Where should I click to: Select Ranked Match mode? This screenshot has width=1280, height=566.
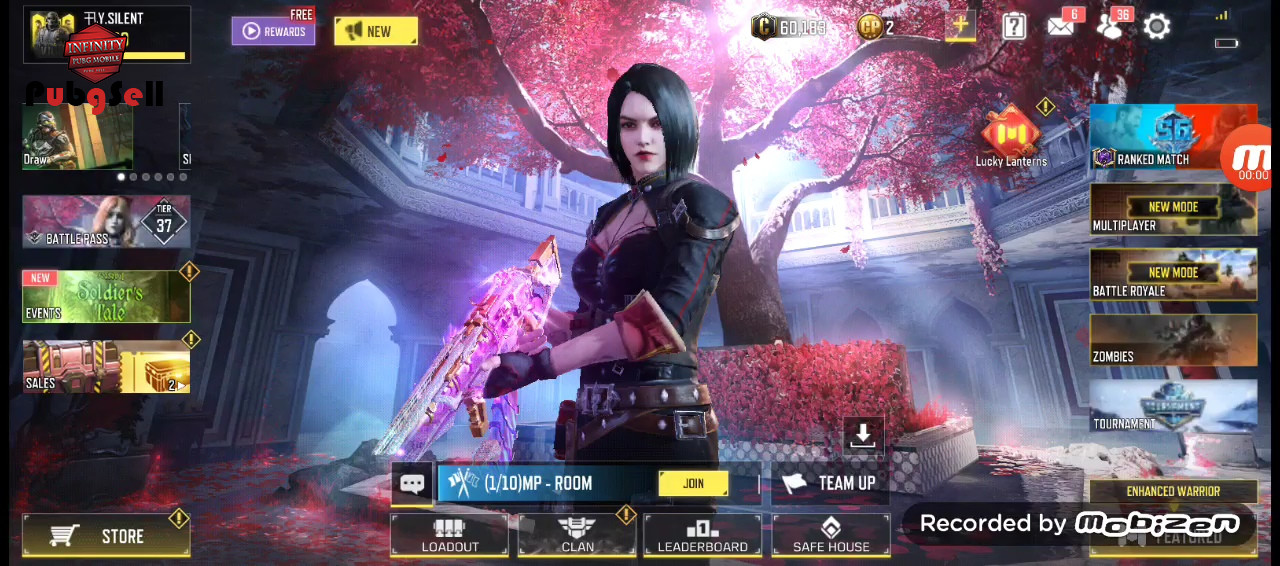(x=1160, y=137)
